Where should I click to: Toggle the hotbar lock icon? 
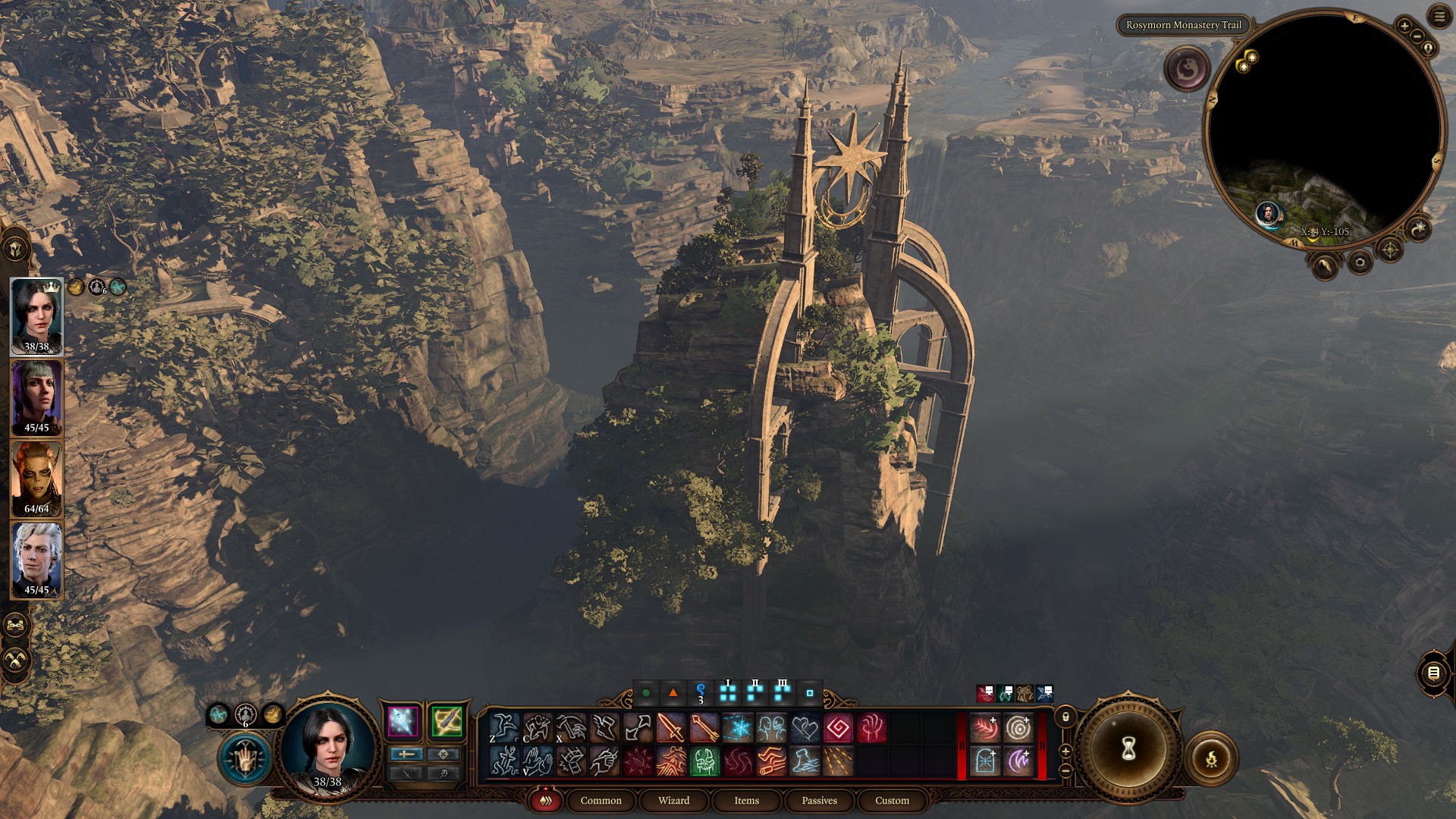1065,717
